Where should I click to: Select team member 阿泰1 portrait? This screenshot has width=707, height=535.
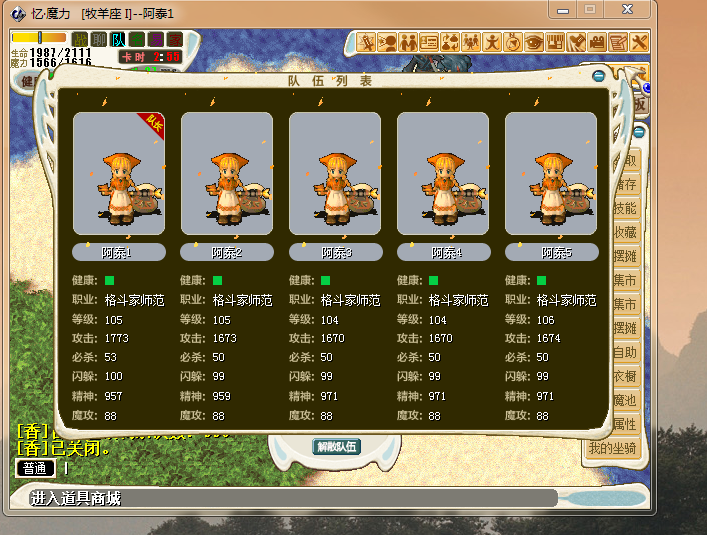pos(118,174)
